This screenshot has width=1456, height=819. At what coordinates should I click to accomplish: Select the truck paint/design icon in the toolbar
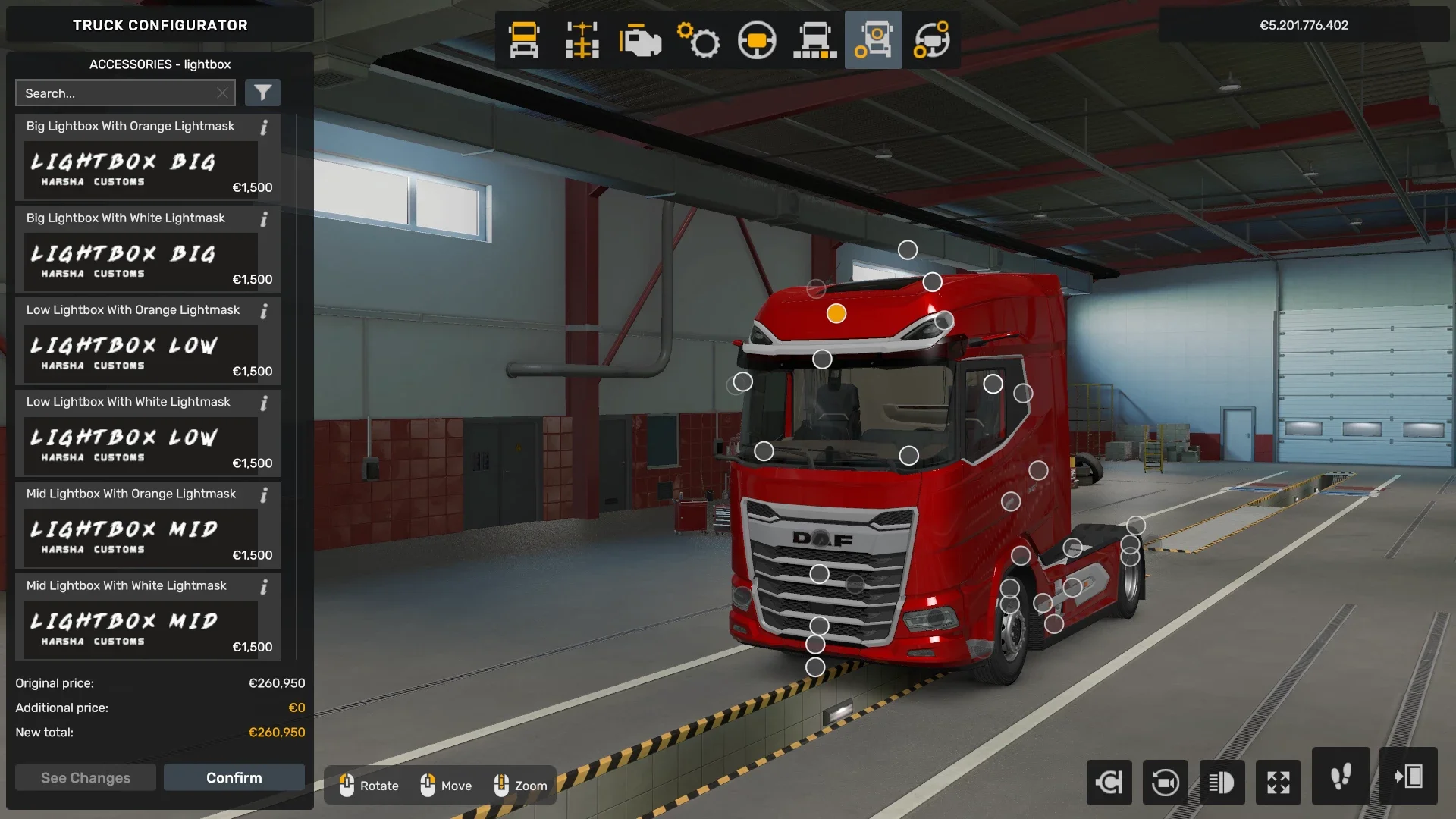(x=815, y=41)
